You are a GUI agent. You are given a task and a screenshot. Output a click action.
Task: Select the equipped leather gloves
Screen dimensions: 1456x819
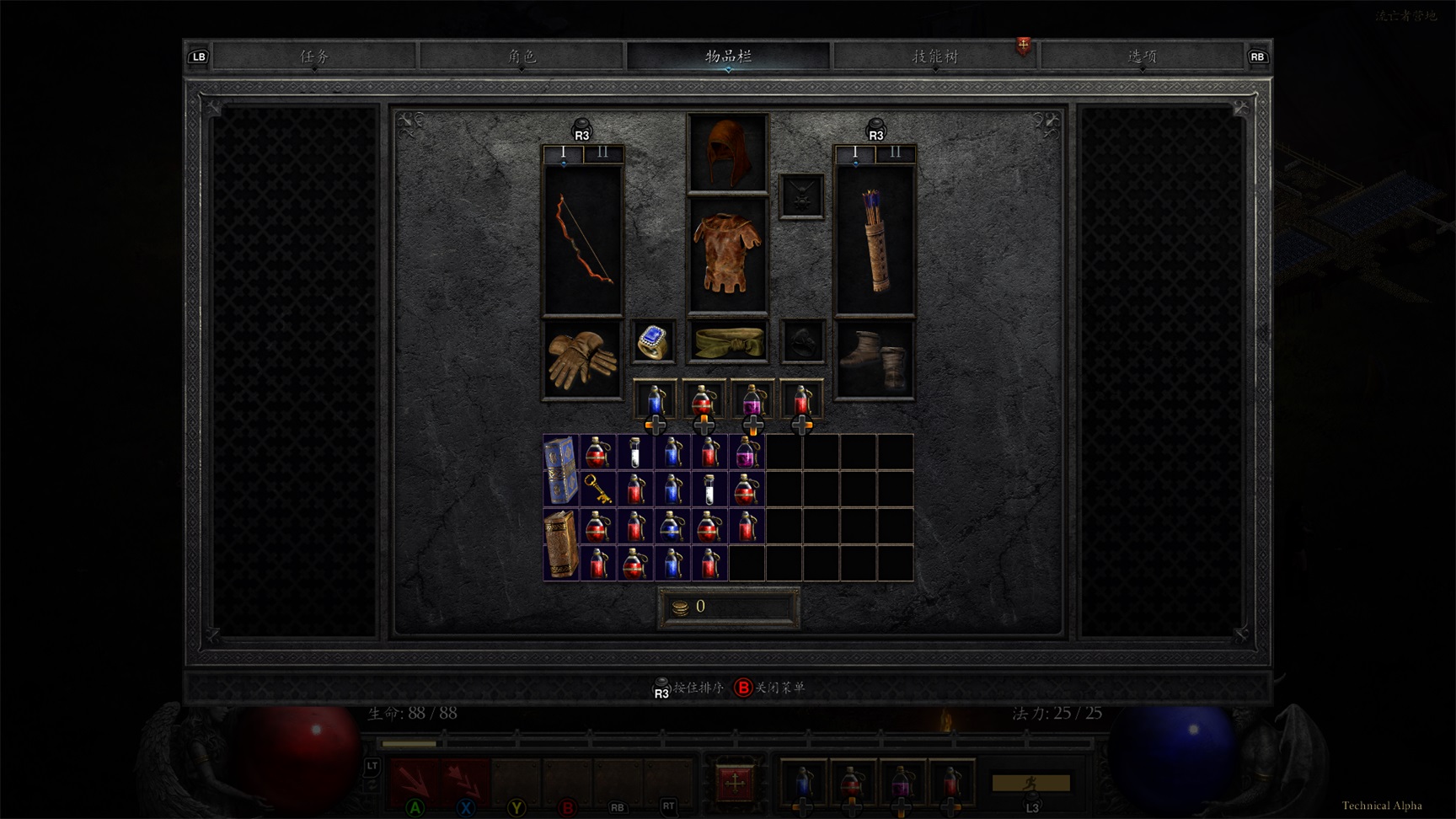pos(582,360)
